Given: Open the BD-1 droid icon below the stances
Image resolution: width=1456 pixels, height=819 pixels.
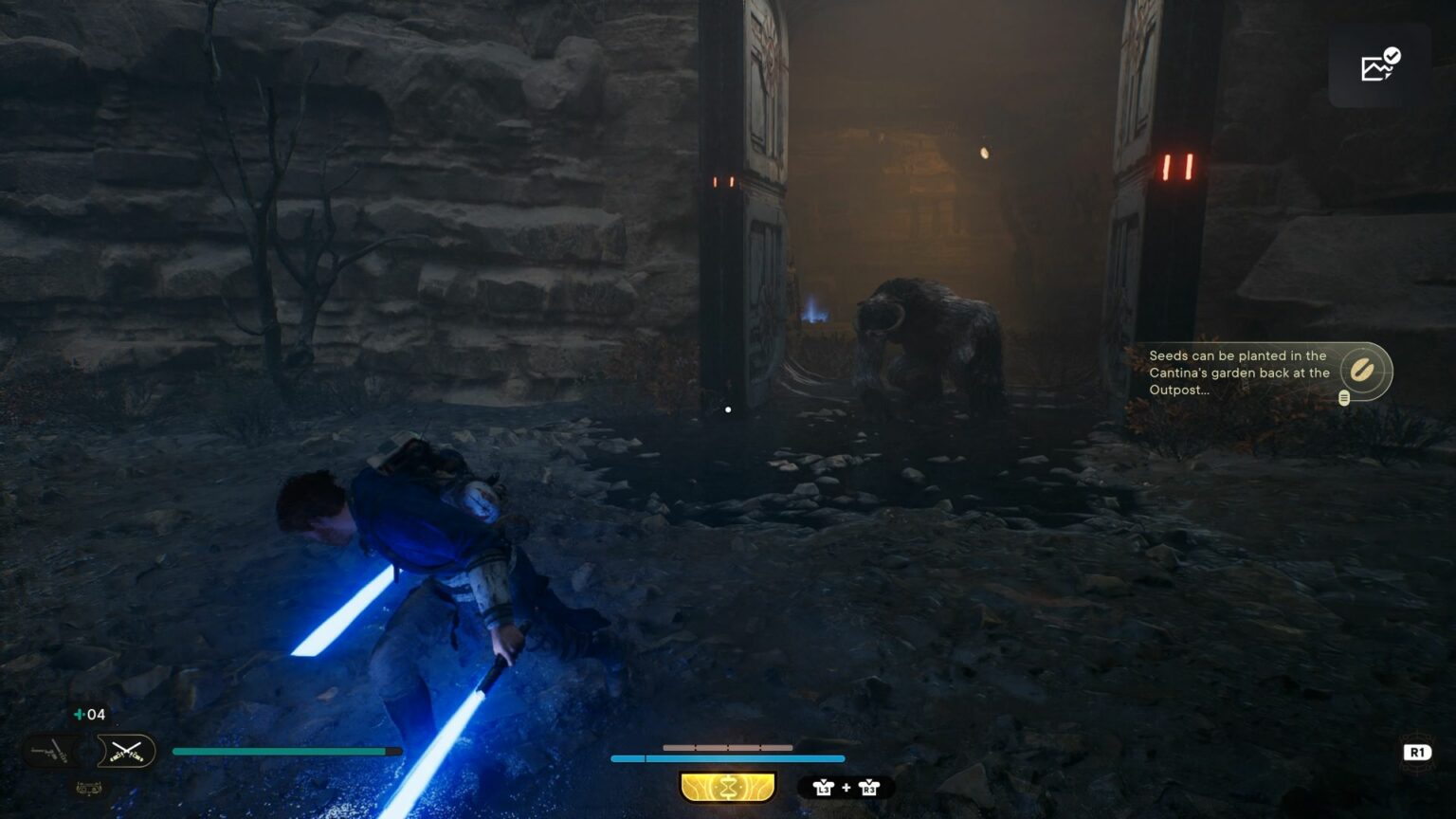Looking at the screenshot, I should 88,788.
